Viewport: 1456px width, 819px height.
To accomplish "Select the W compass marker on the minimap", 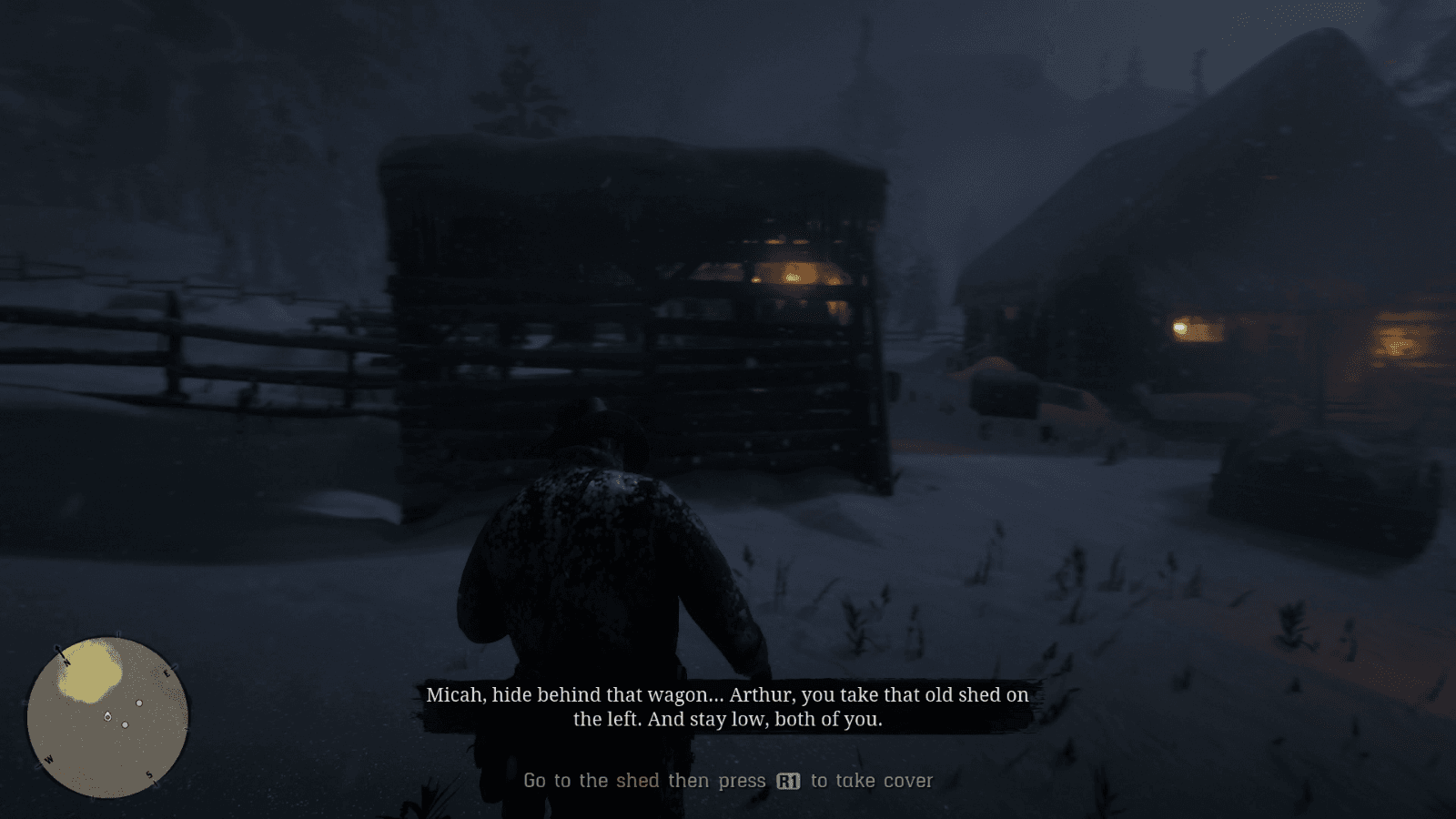I will coord(48,759).
